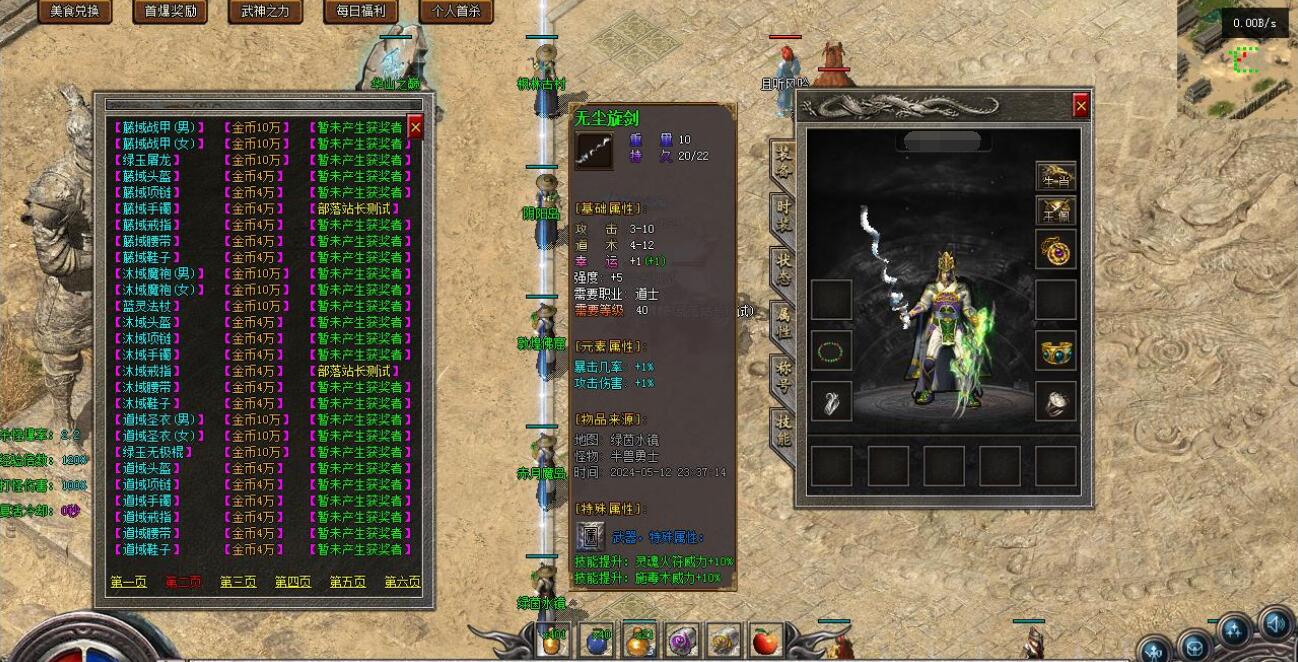
Task: Open the 美食兑换 menu
Action: pyautogui.click(x=75, y=12)
